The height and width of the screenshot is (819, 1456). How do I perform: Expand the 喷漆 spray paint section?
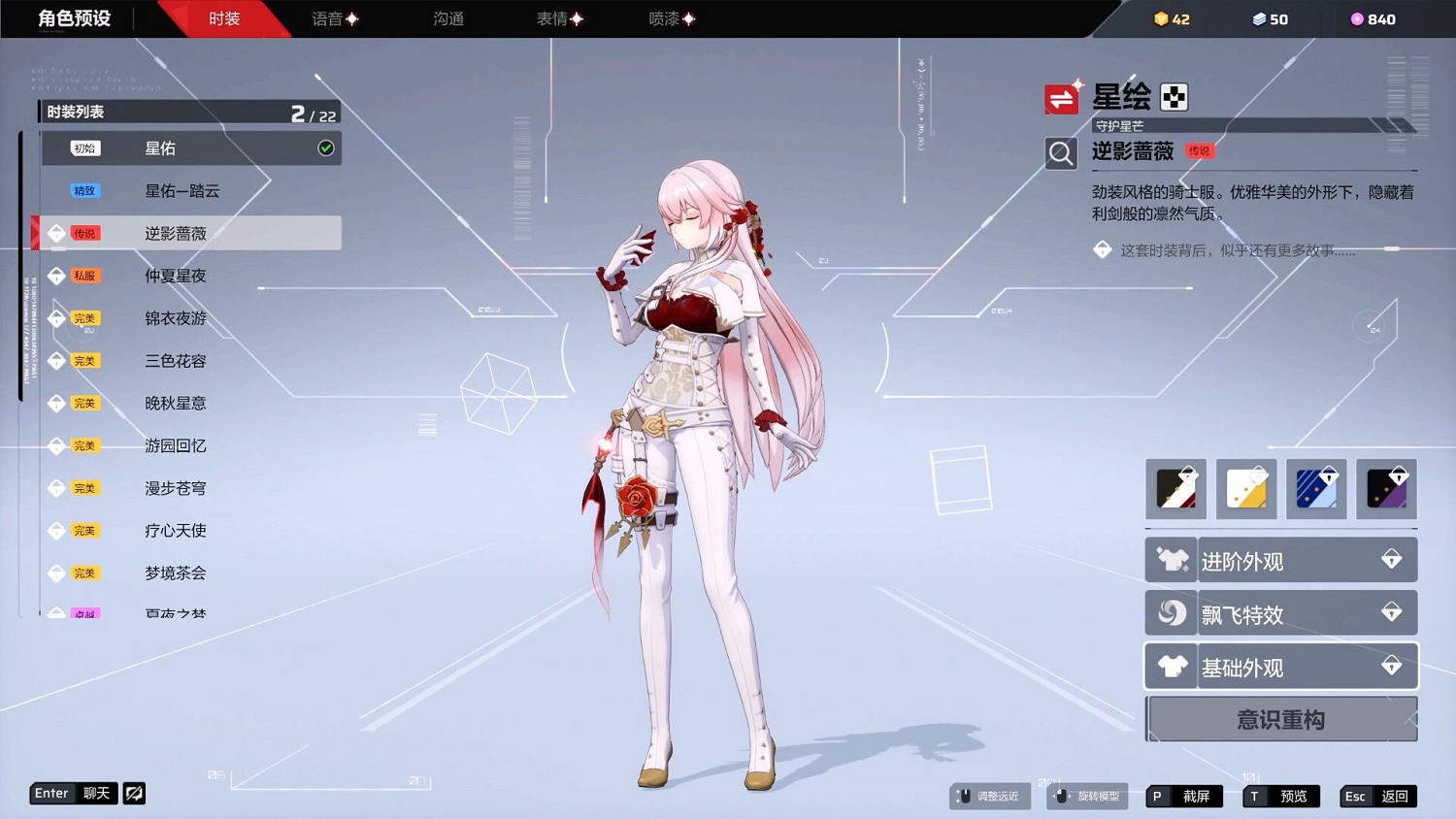click(x=670, y=18)
